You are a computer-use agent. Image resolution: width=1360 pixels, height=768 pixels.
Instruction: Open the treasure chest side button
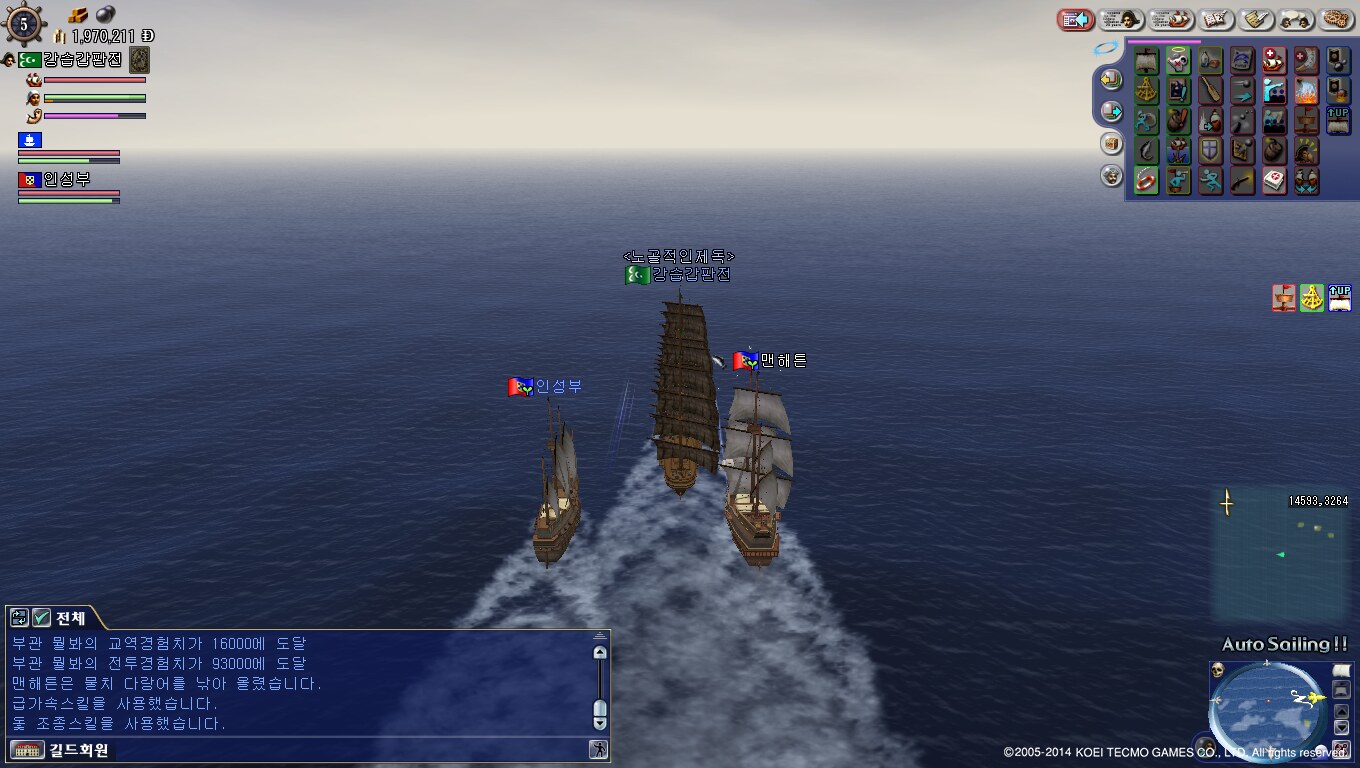[1112, 143]
